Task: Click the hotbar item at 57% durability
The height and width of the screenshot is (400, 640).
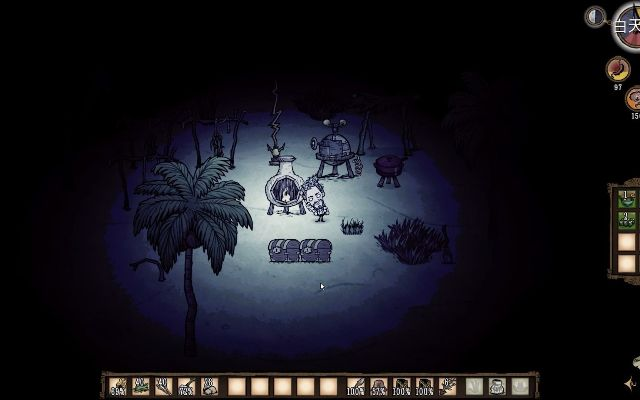Action: 379,385
